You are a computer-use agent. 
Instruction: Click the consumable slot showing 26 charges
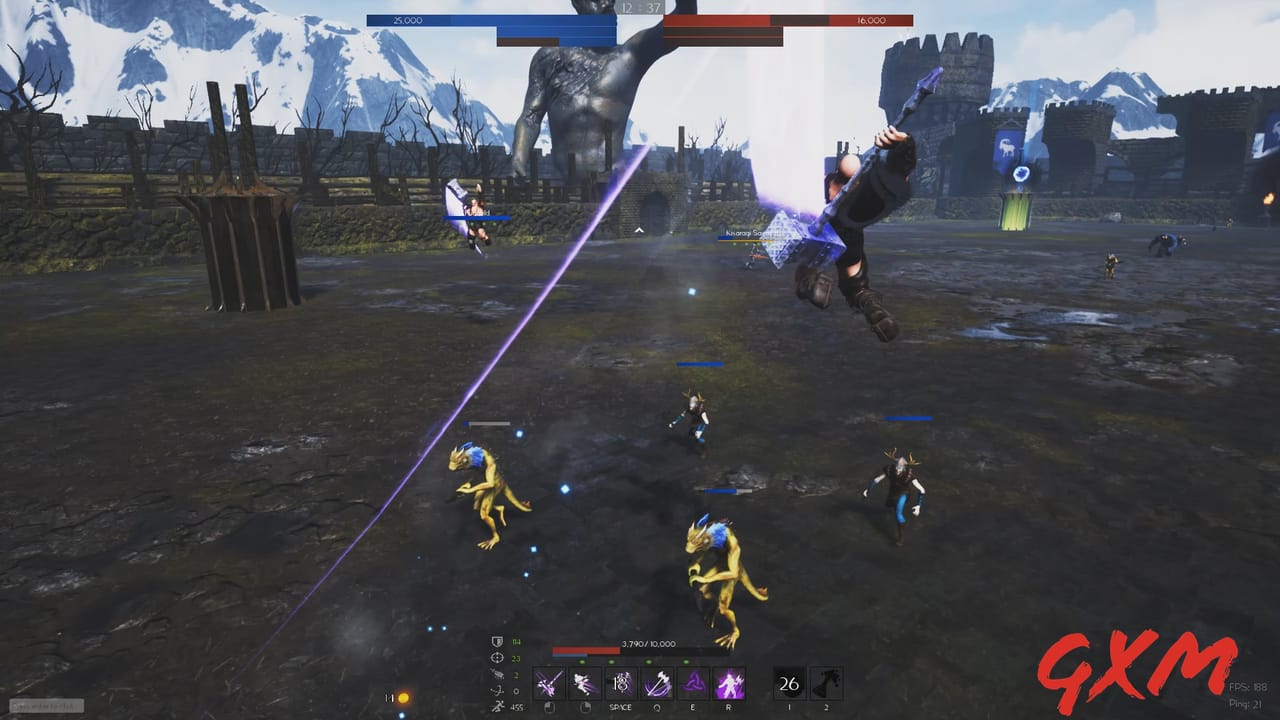click(788, 683)
